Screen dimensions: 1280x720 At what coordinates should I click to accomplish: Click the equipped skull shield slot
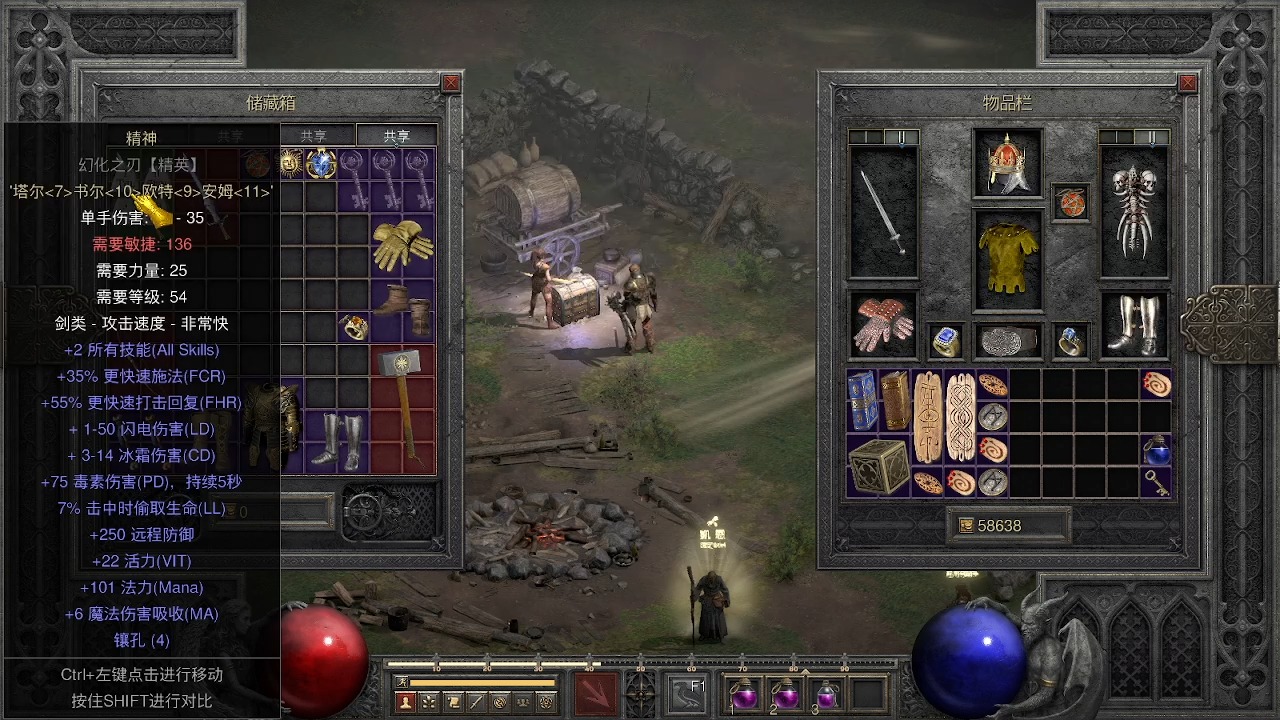point(1134,212)
